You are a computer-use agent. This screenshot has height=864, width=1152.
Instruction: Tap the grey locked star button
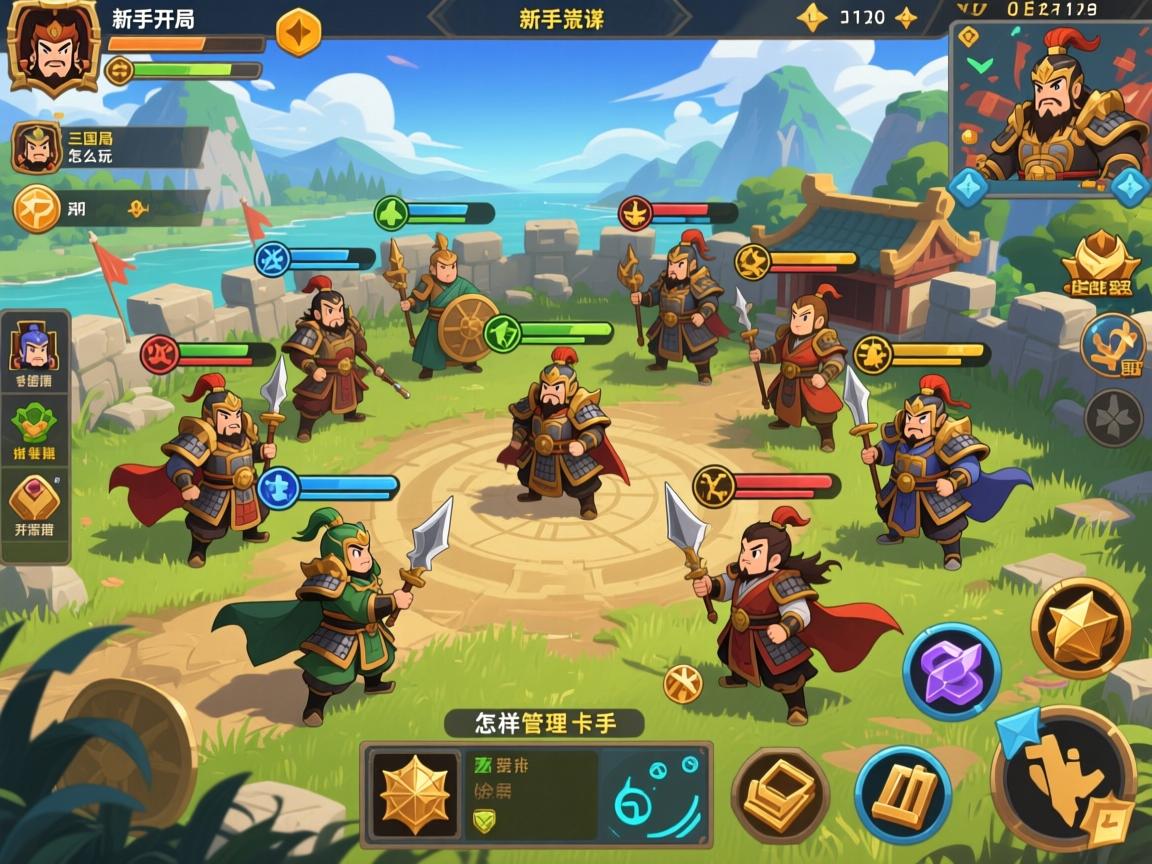click(1113, 417)
